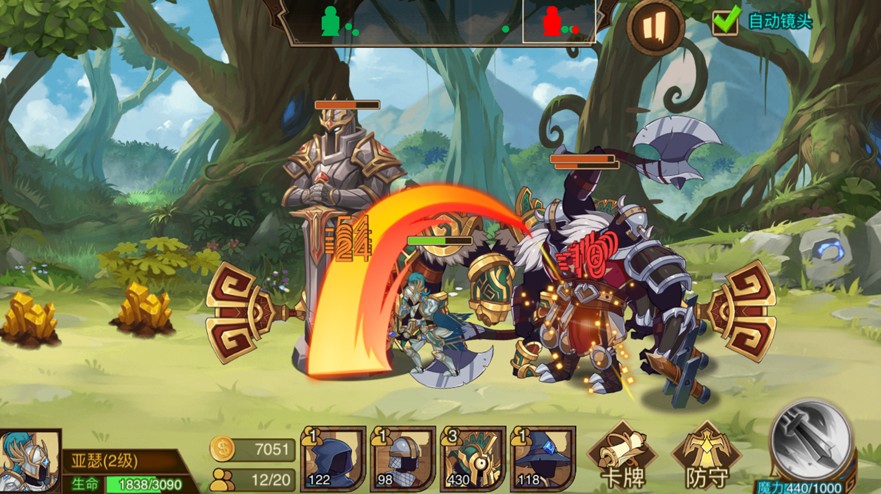
Task: Summon the dark hooded unit costing 122
Action: pos(336,458)
